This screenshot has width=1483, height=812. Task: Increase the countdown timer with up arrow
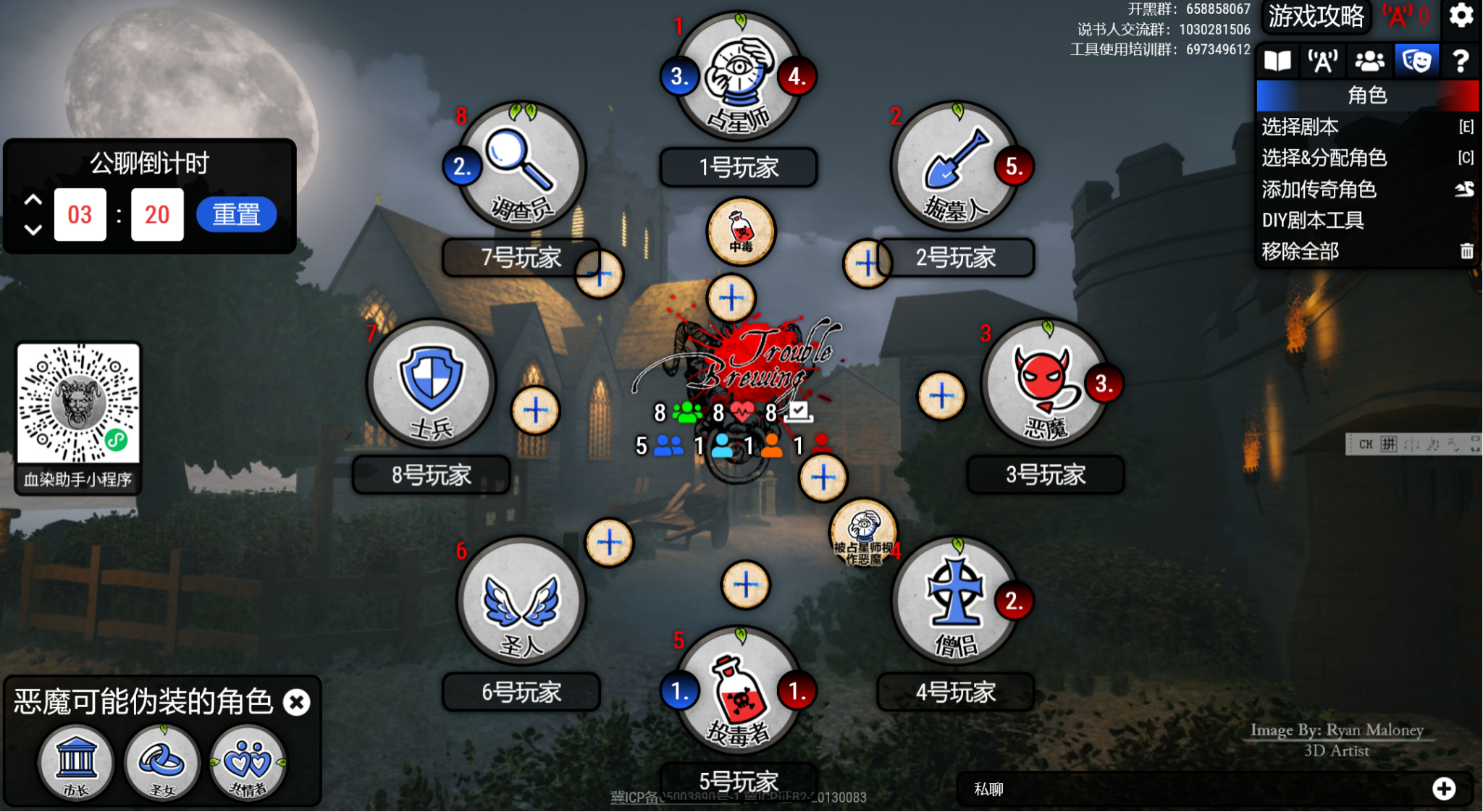point(33,200)
